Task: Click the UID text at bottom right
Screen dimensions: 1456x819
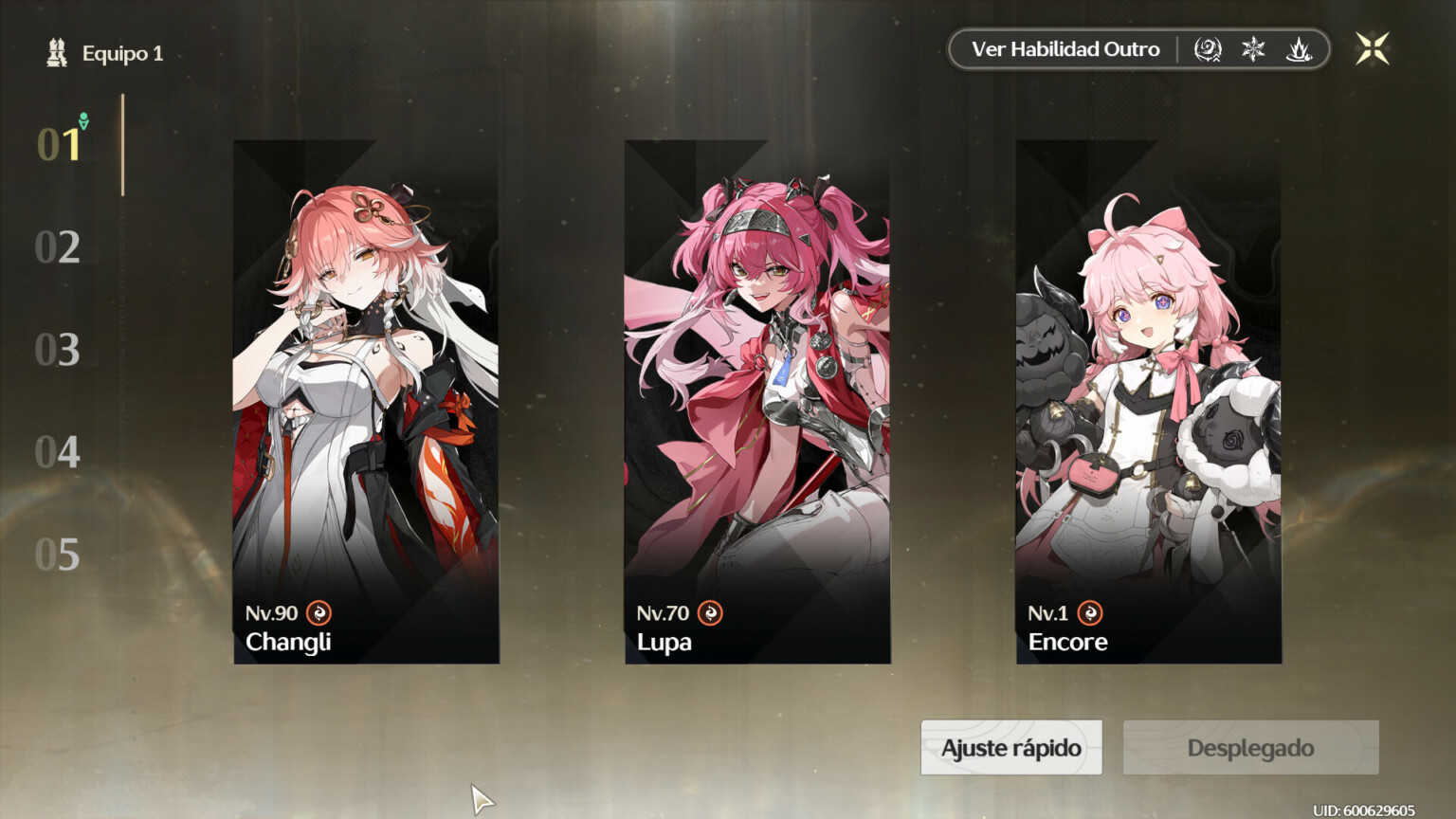Action: click(1367, 810)
